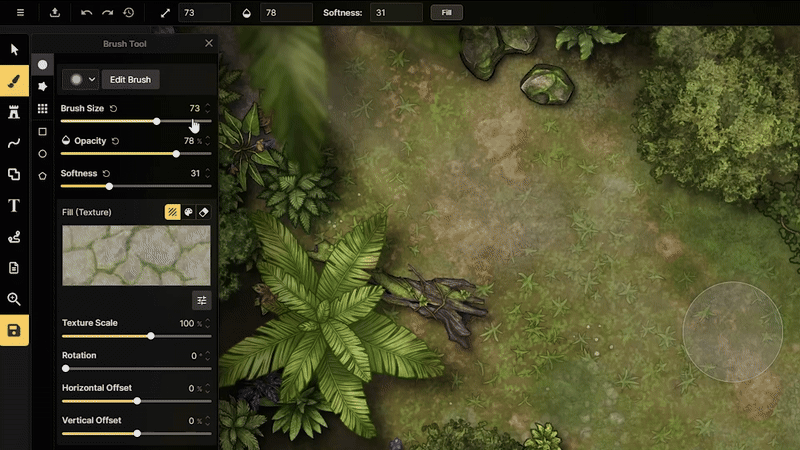Click the save floppy disk icon
The image size is (800, 450).
pyautogui.click(x=14, y=330)
